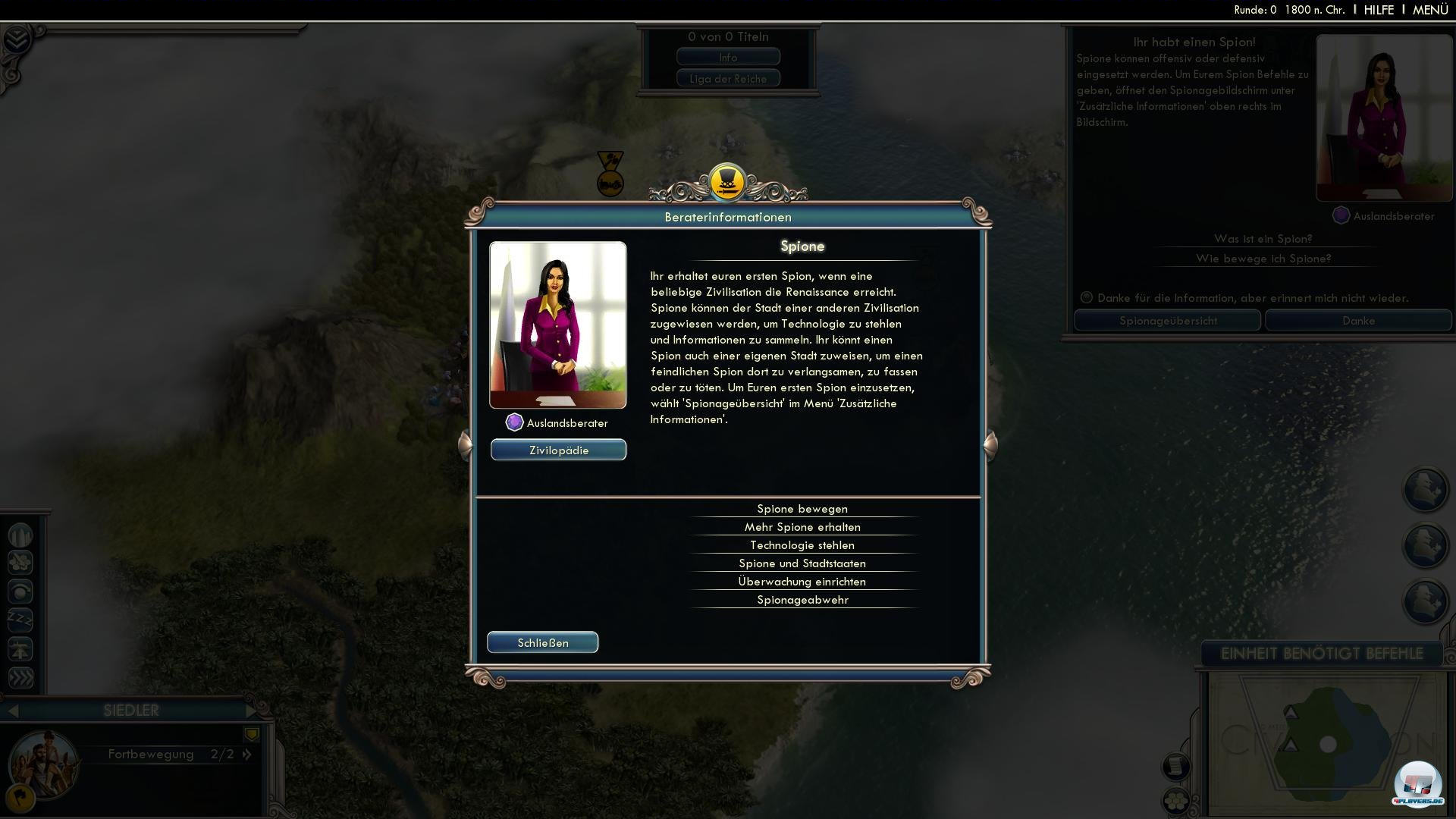
Task: Close the advisor info dialog with Schließen
Action: (542, 642)
